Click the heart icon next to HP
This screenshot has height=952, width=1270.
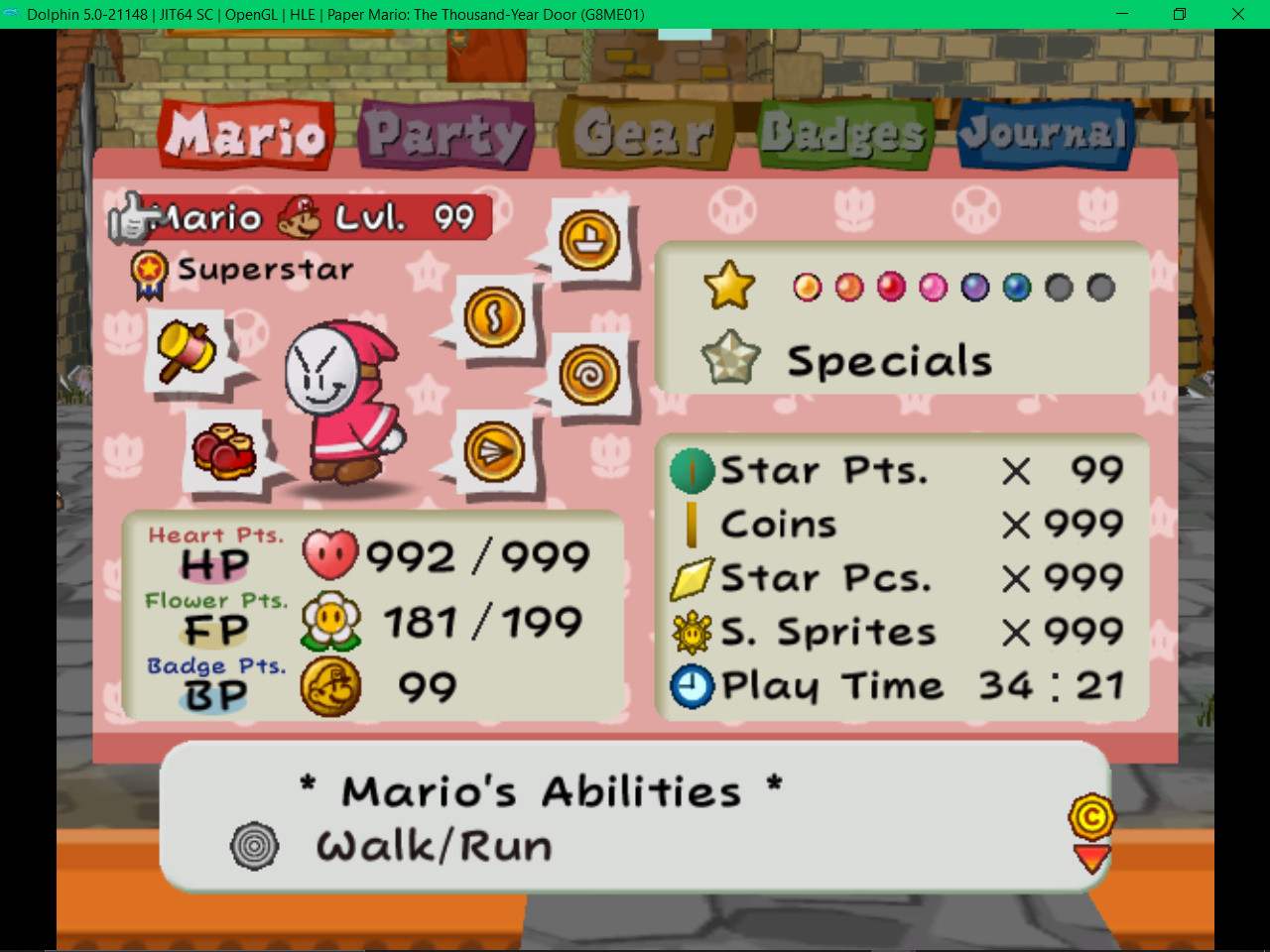click(330, 556)
